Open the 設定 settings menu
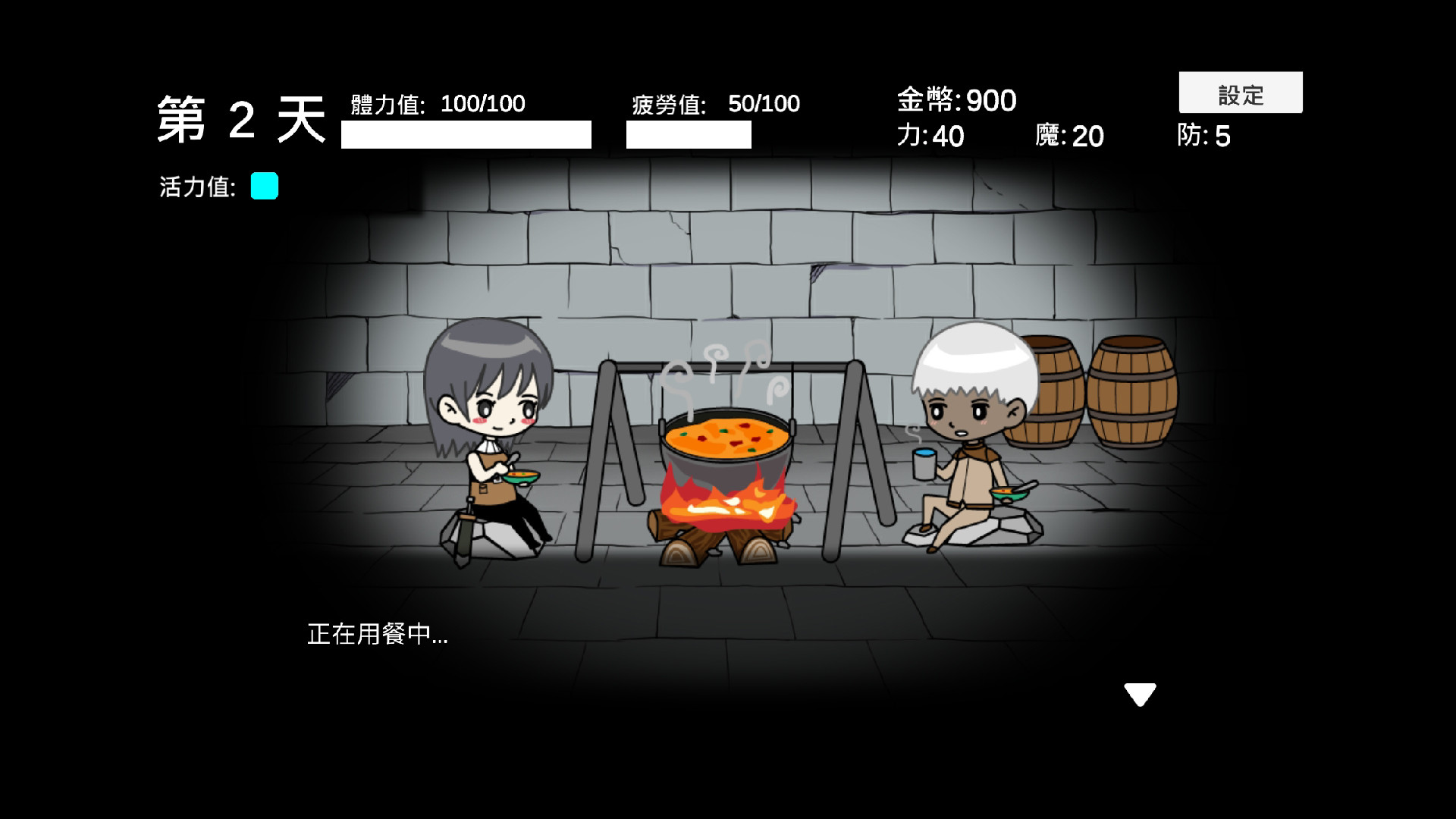Image resolution: width=1456 pixels, height=819 pixels. point(1241,93)
